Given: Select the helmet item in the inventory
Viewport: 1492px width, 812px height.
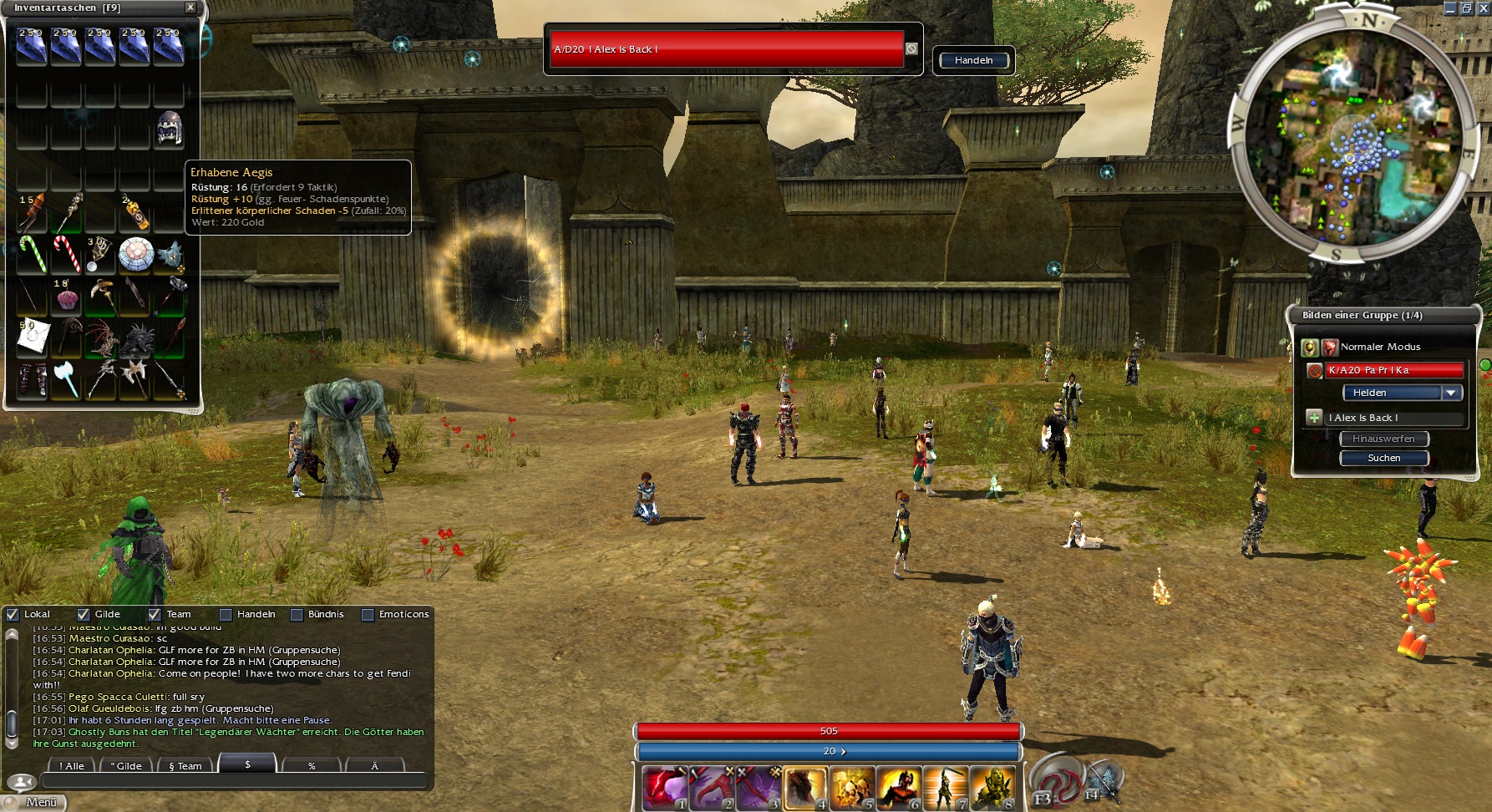Looking at the screenshot, I should 169,129.
